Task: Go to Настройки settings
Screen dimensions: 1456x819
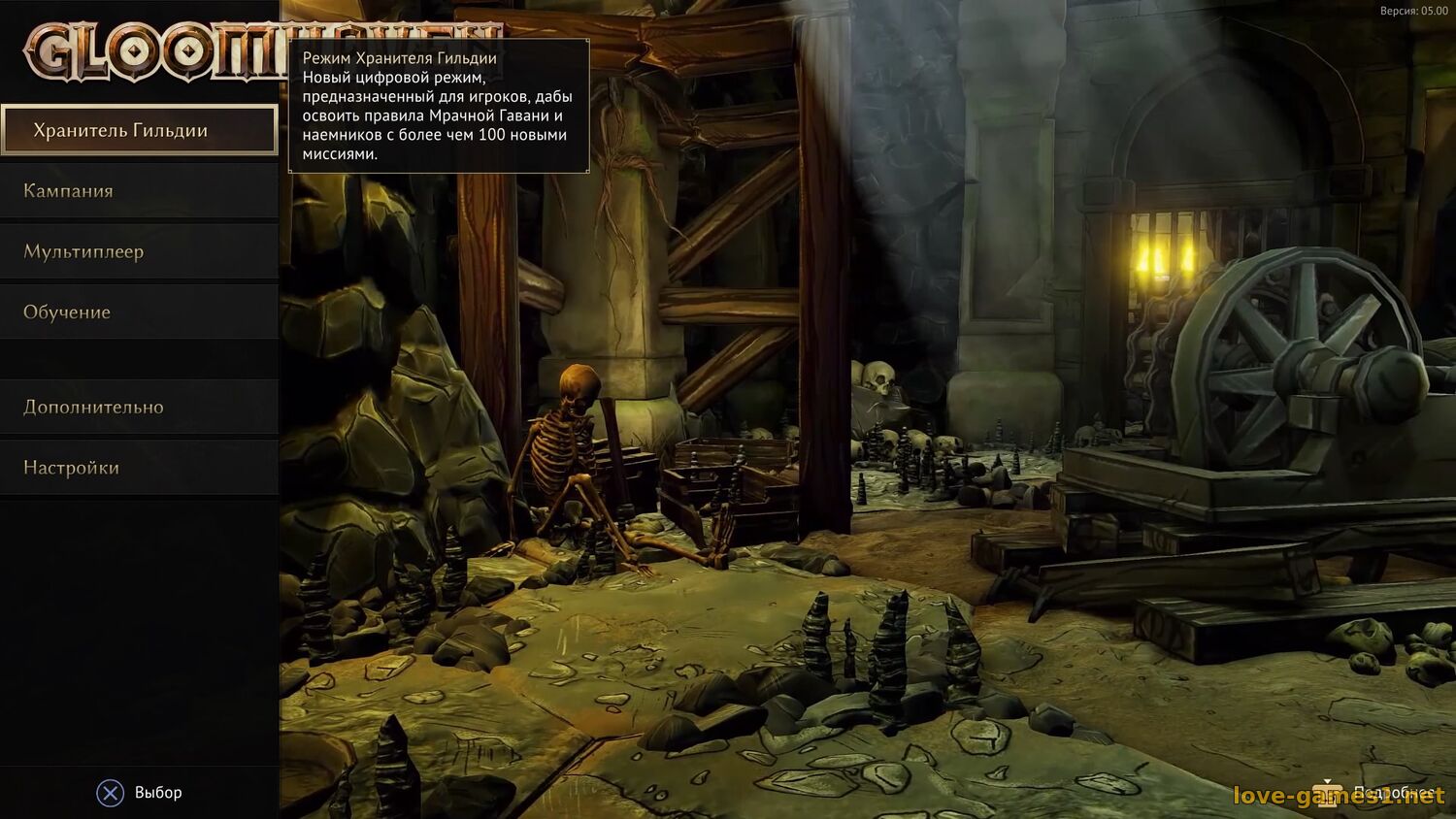Action: [x=139, y=467]
